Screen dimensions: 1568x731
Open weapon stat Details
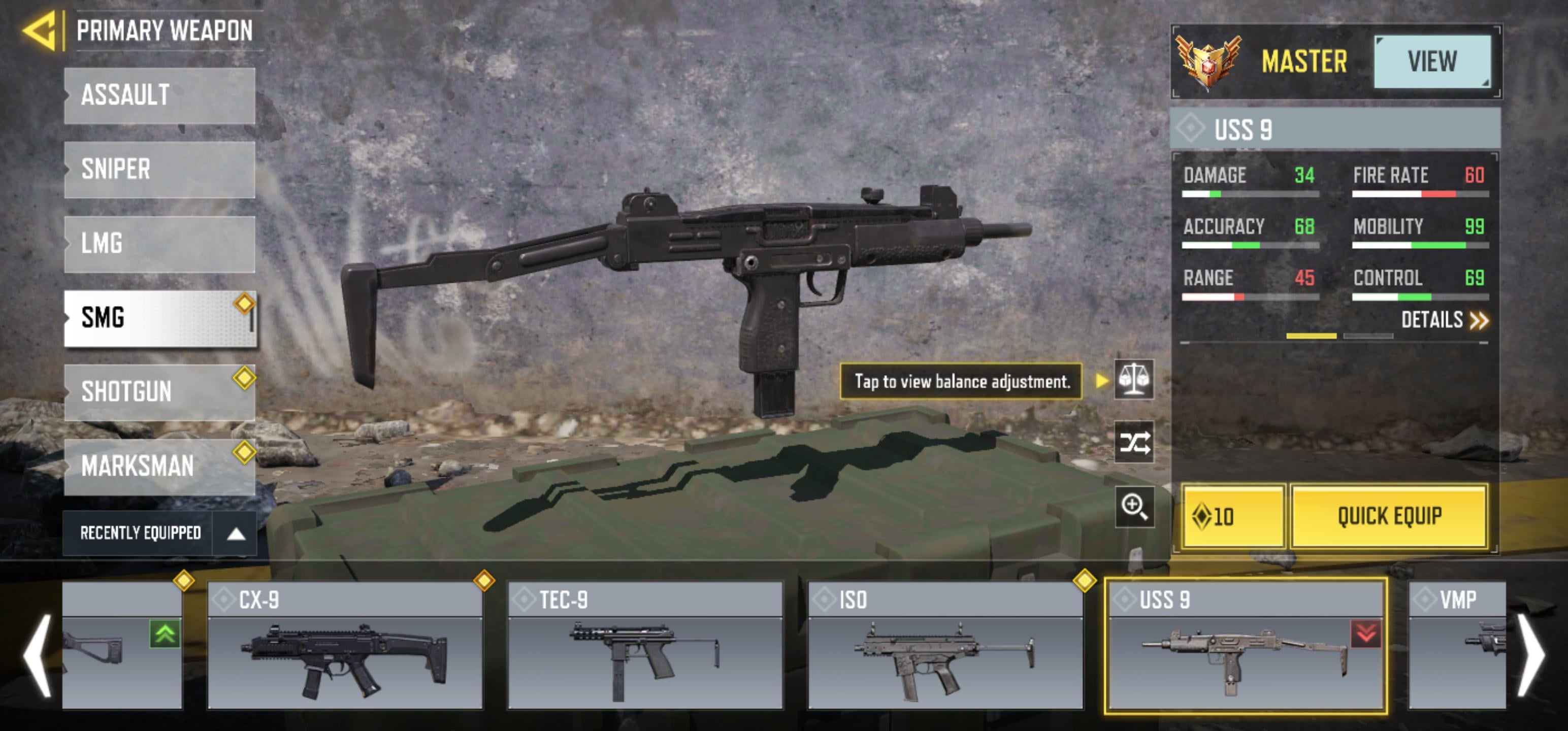pyautogui.click(x=1444, y=320)
